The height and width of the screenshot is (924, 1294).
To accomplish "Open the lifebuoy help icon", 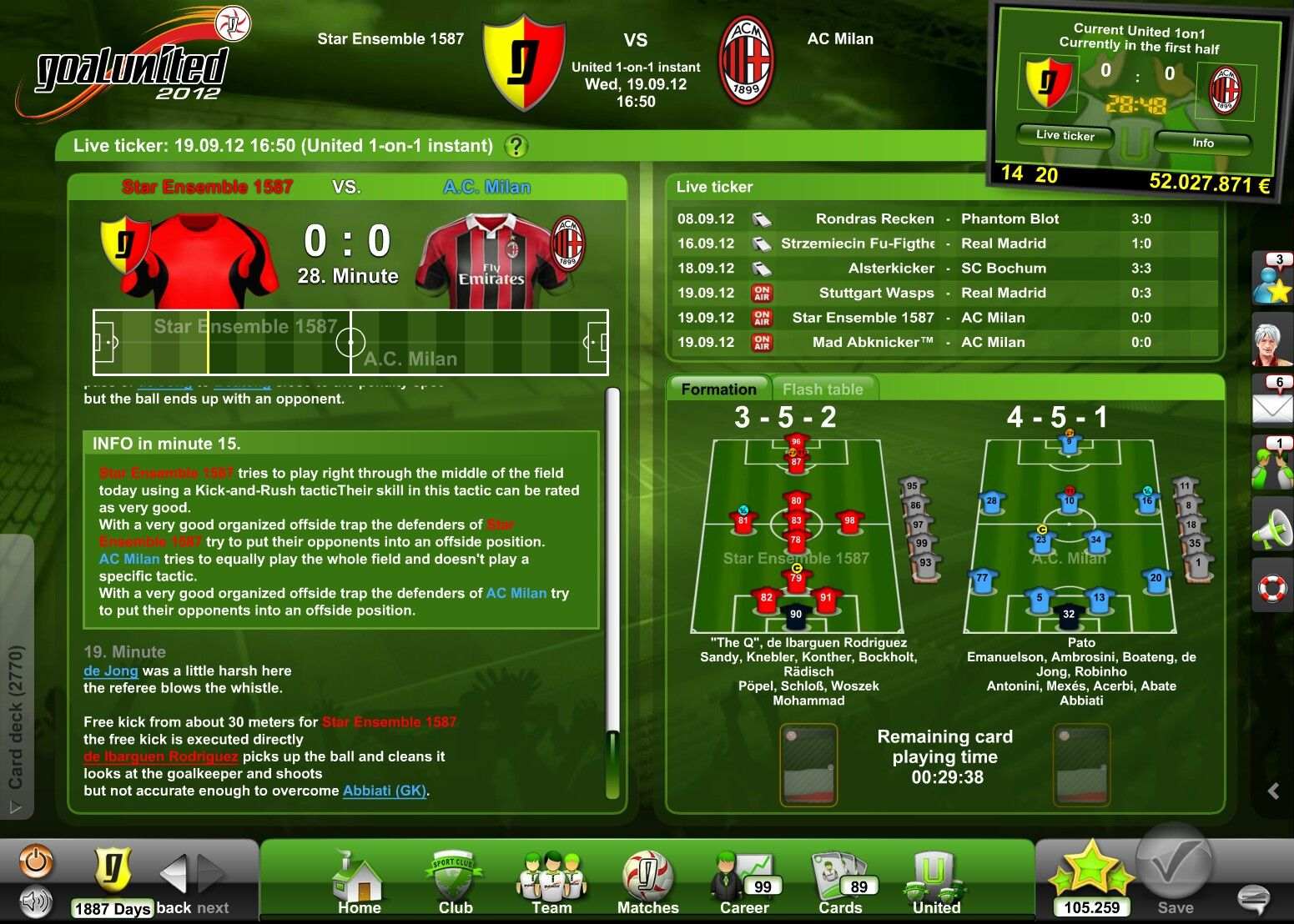I will (x=1271, y=588).
